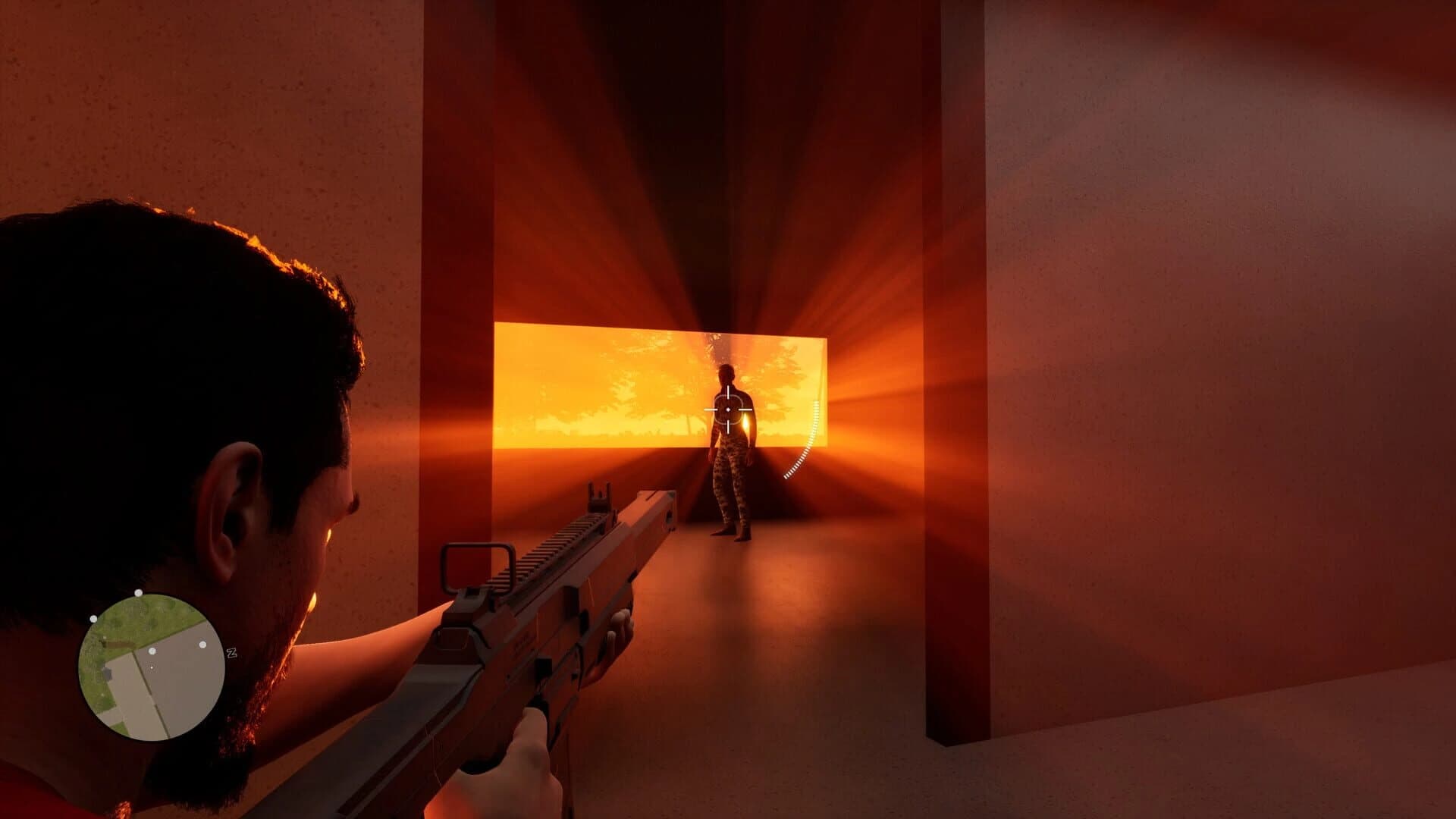
Task: Click the crosshair centered on the enemy
Action: click(x=726, y=409)
